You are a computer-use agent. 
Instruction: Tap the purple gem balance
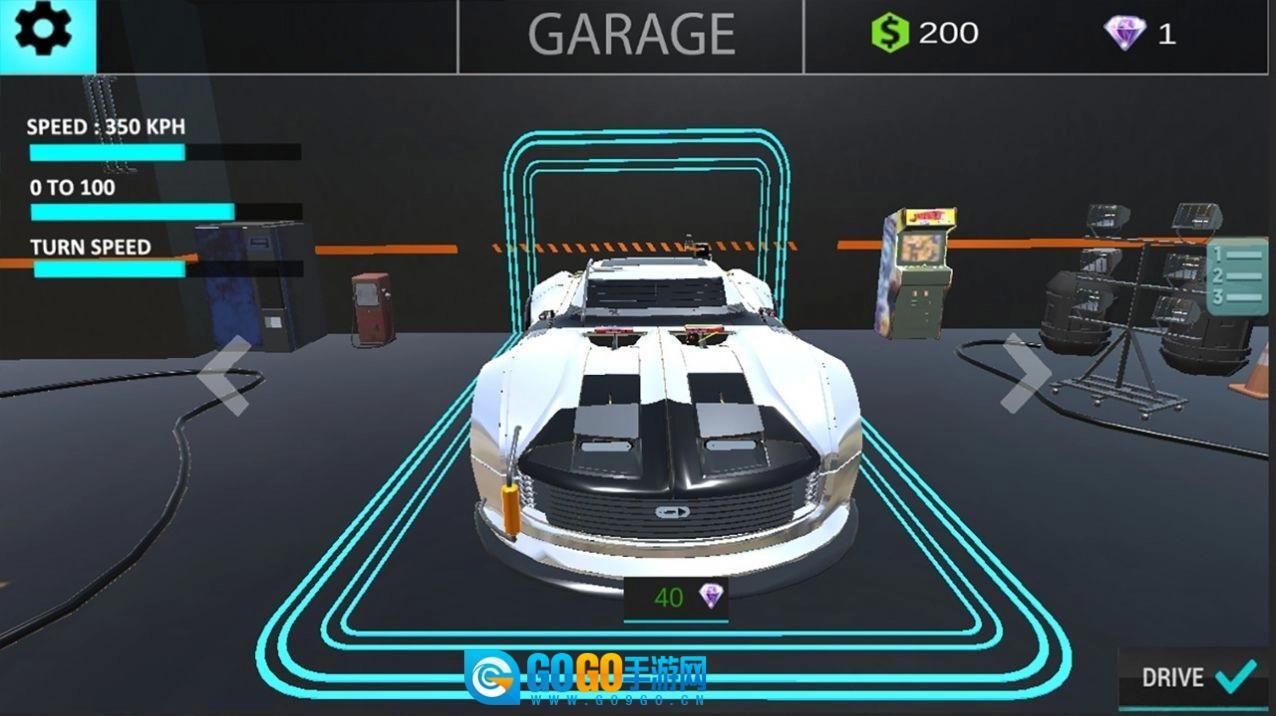tap(1139, 34)
